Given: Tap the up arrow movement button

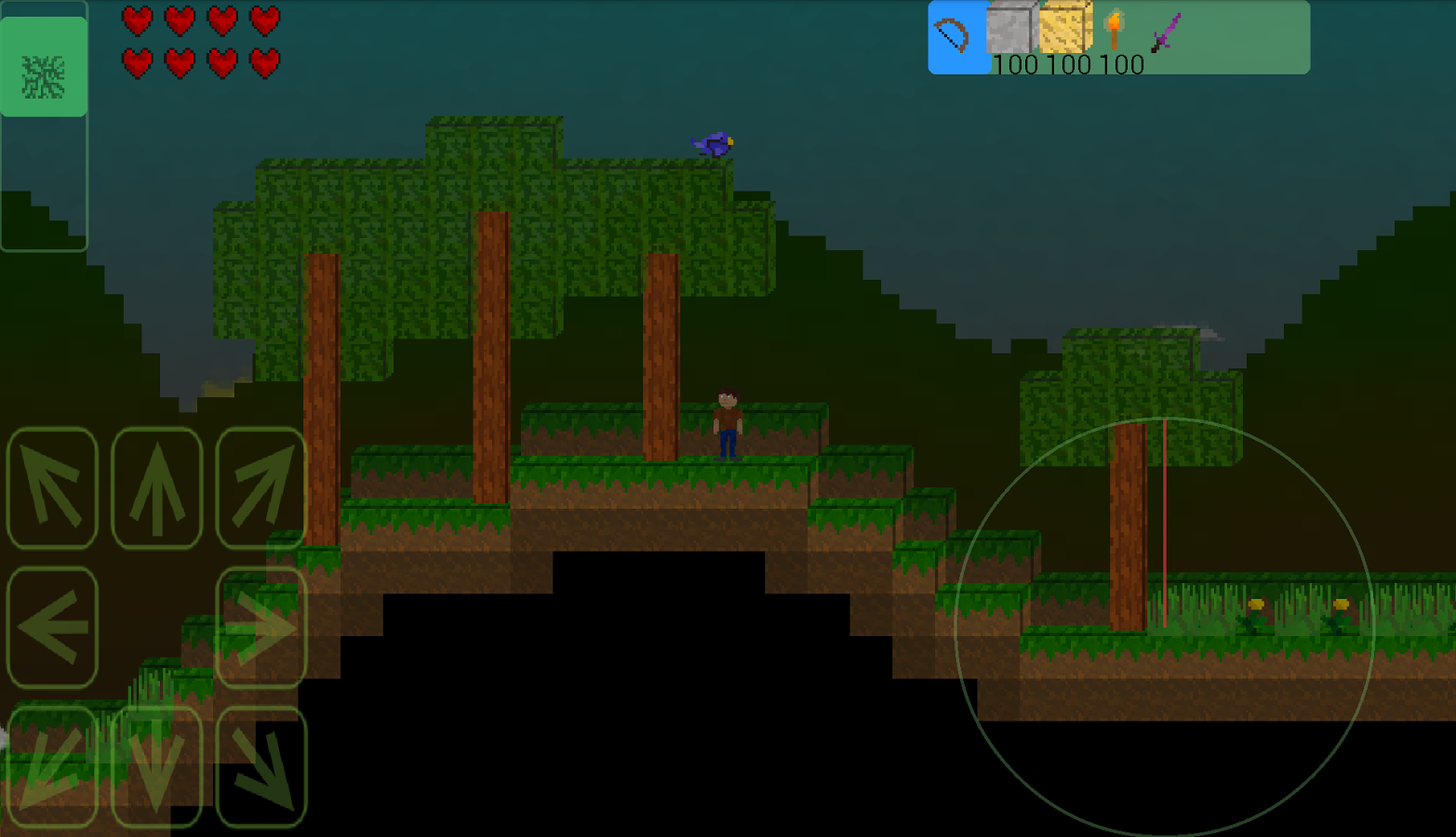Looking at the screenshot, I should coord(156,488).
